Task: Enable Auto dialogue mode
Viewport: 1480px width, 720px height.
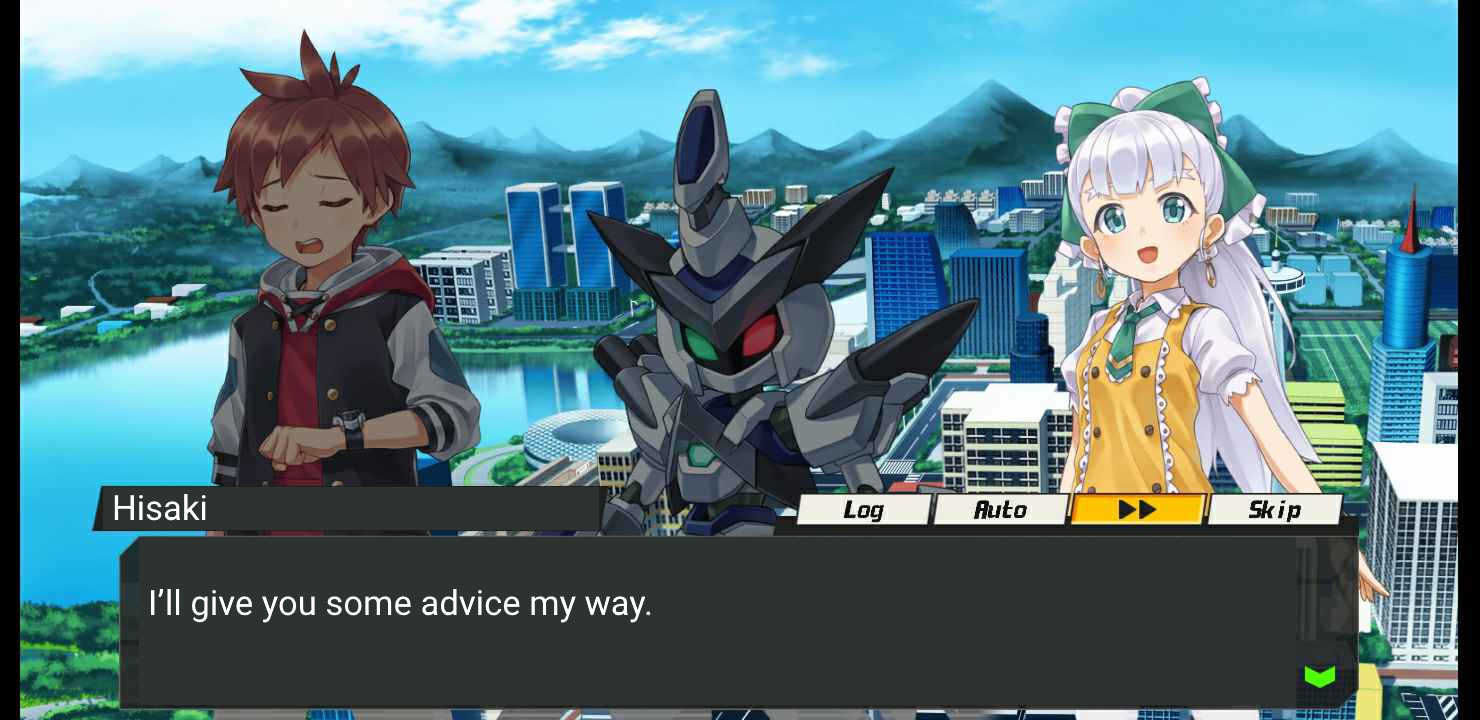Action: pos(1000,510)
